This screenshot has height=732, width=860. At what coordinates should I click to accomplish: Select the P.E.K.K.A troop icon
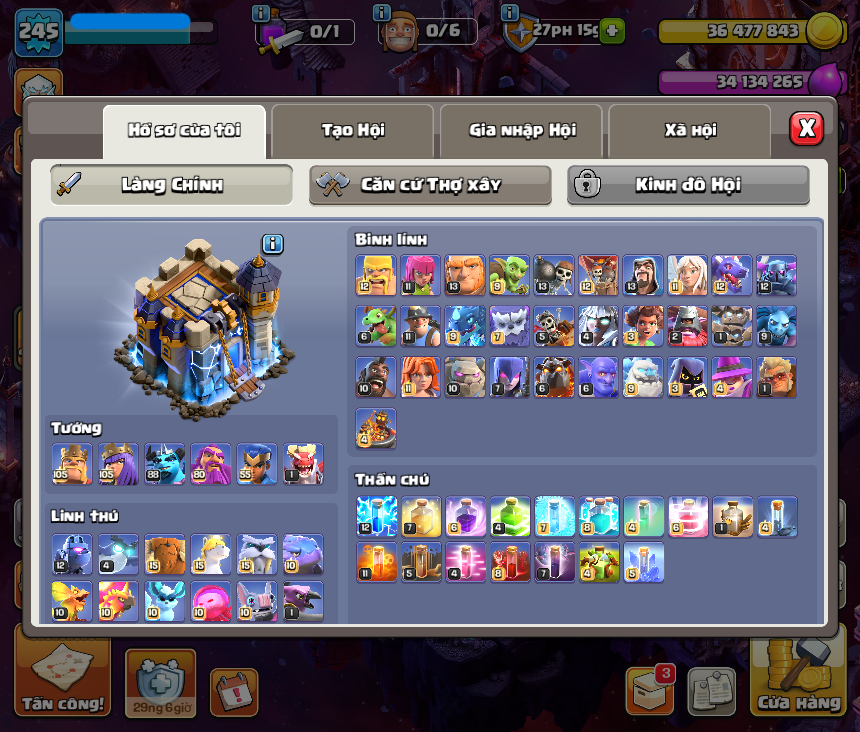(776, 275)
